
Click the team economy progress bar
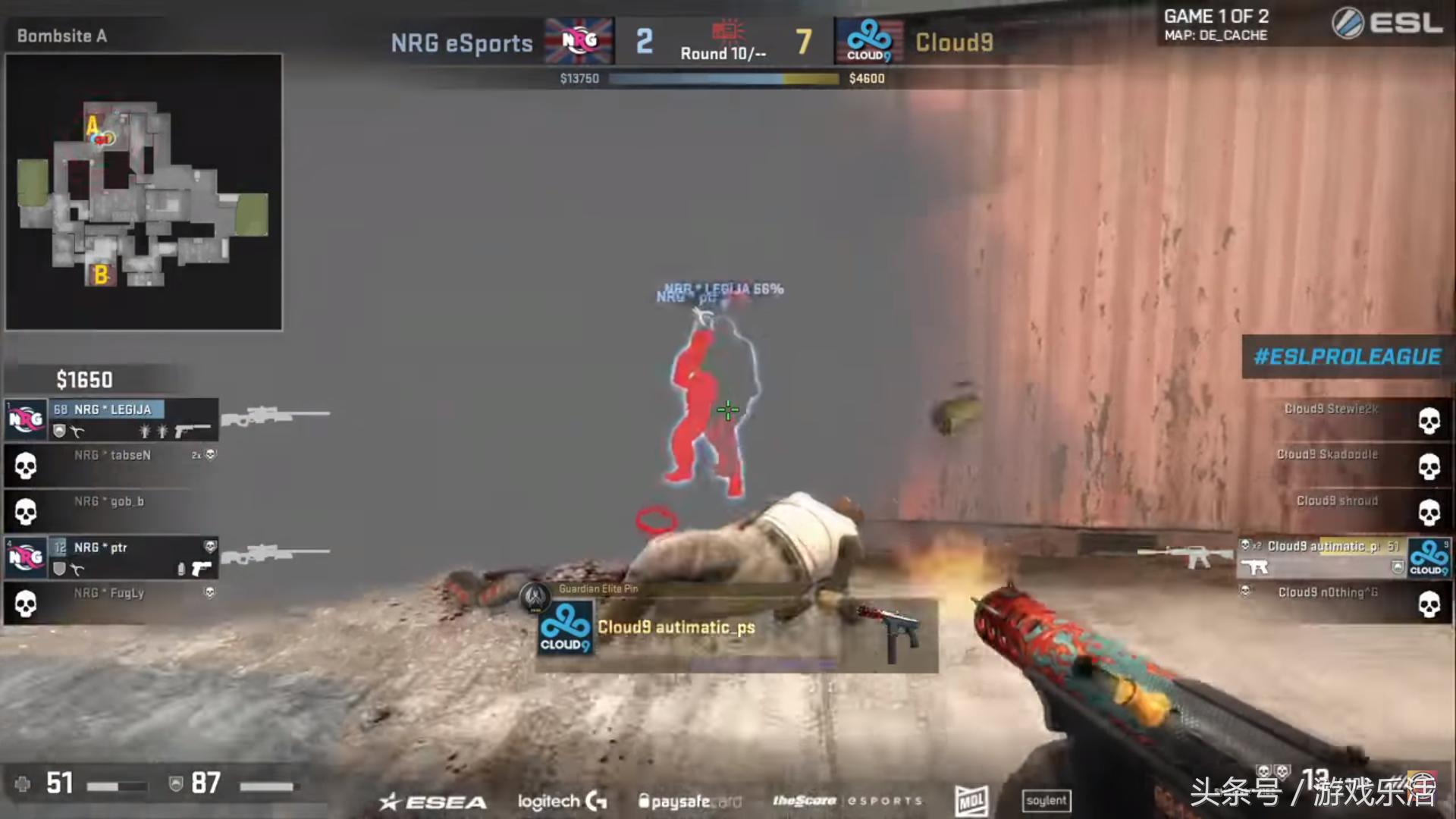click(x=723, y=78)
